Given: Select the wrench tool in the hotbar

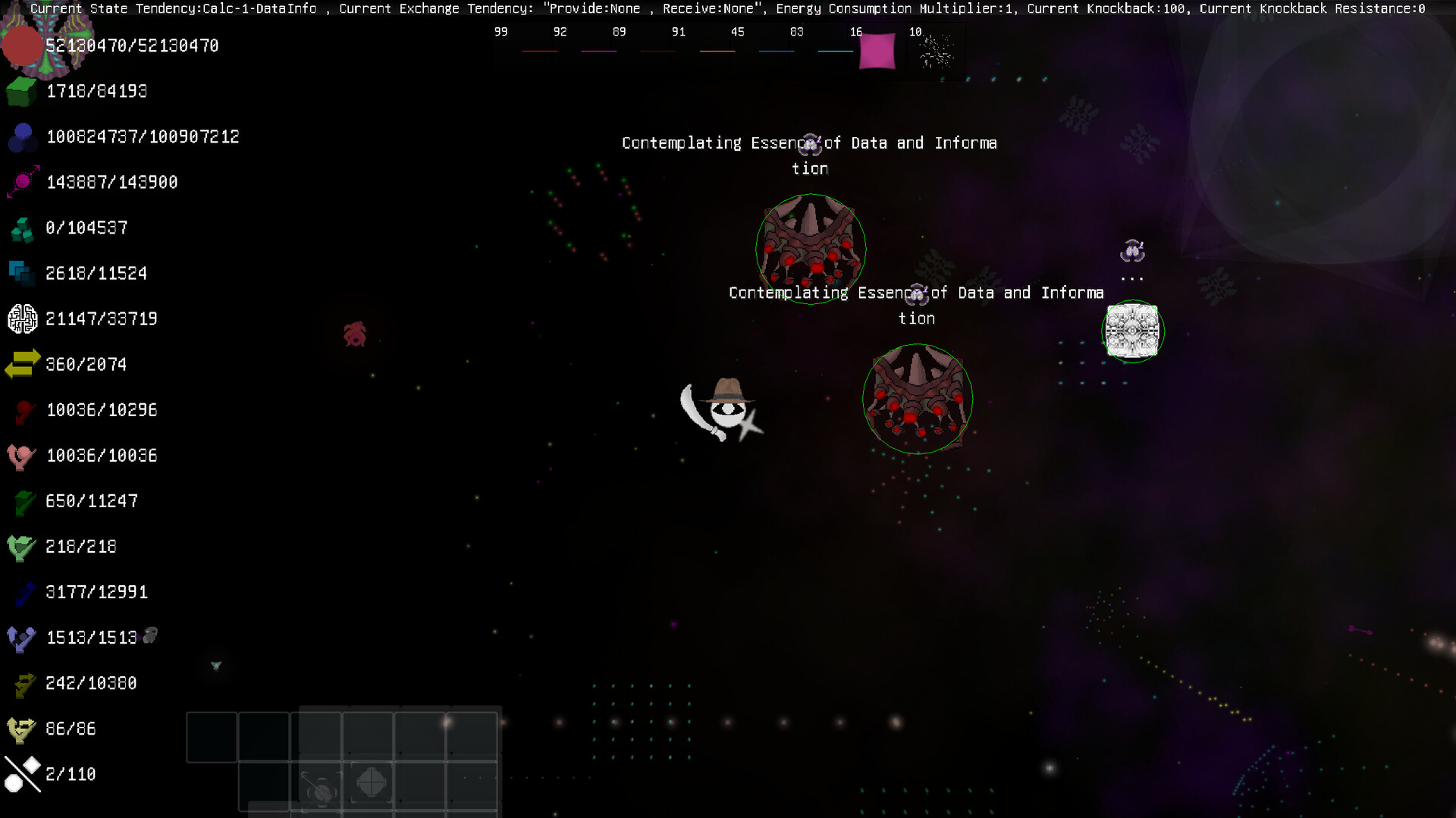Looking at the screenshot, I should tap(318, 785).
